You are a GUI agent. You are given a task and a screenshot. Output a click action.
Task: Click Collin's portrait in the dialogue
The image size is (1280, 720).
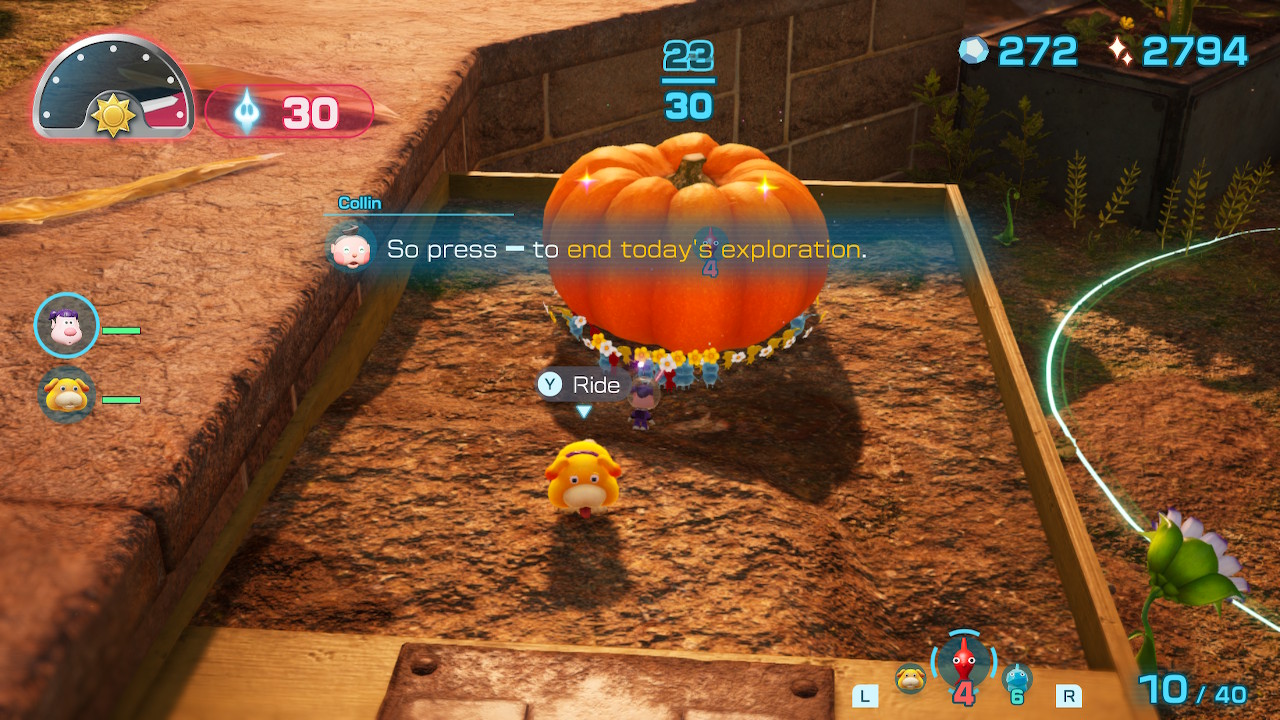[352, 249]
